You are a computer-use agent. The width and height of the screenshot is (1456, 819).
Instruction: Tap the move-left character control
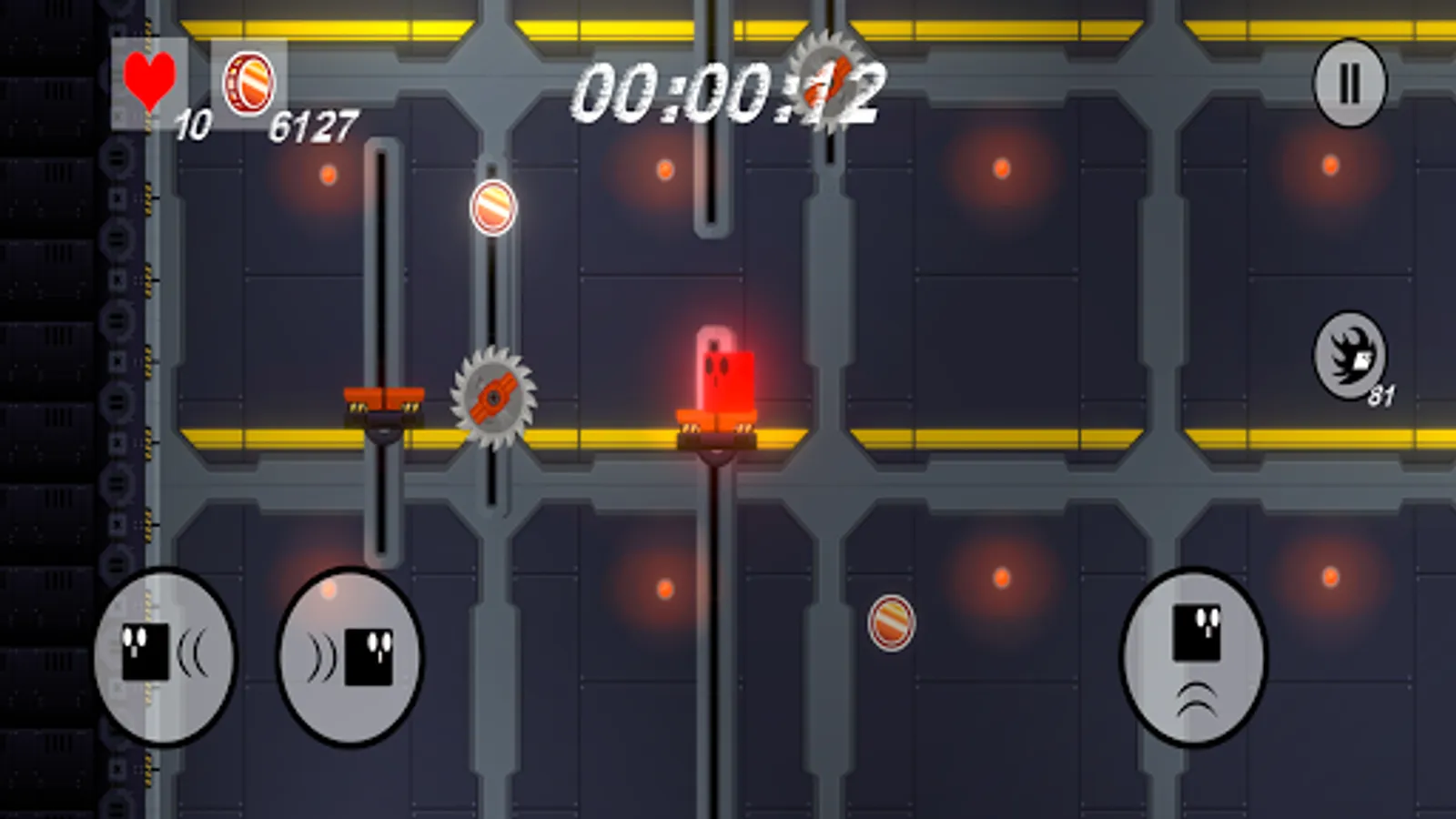pos(164,659)
